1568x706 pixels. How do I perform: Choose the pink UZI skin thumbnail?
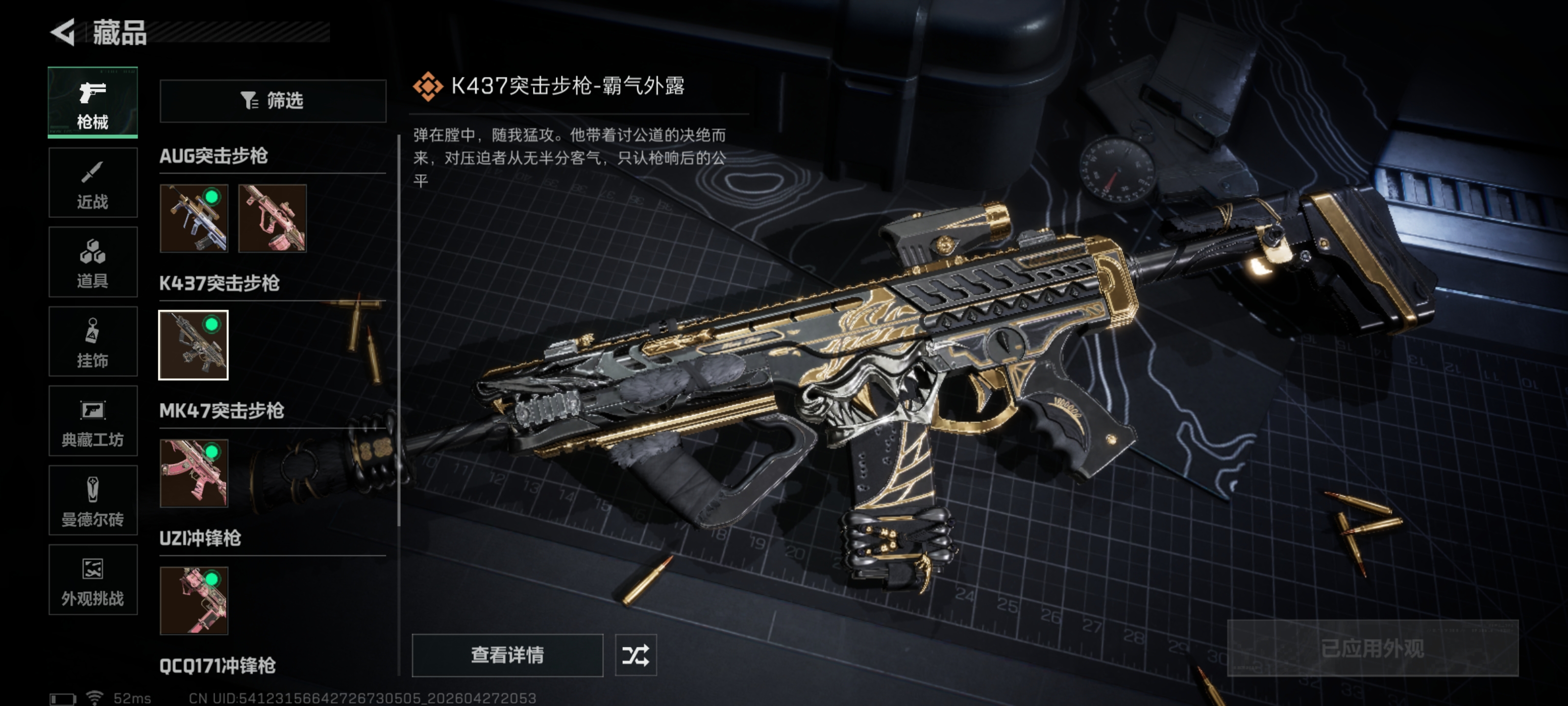(x=194, y=601)
